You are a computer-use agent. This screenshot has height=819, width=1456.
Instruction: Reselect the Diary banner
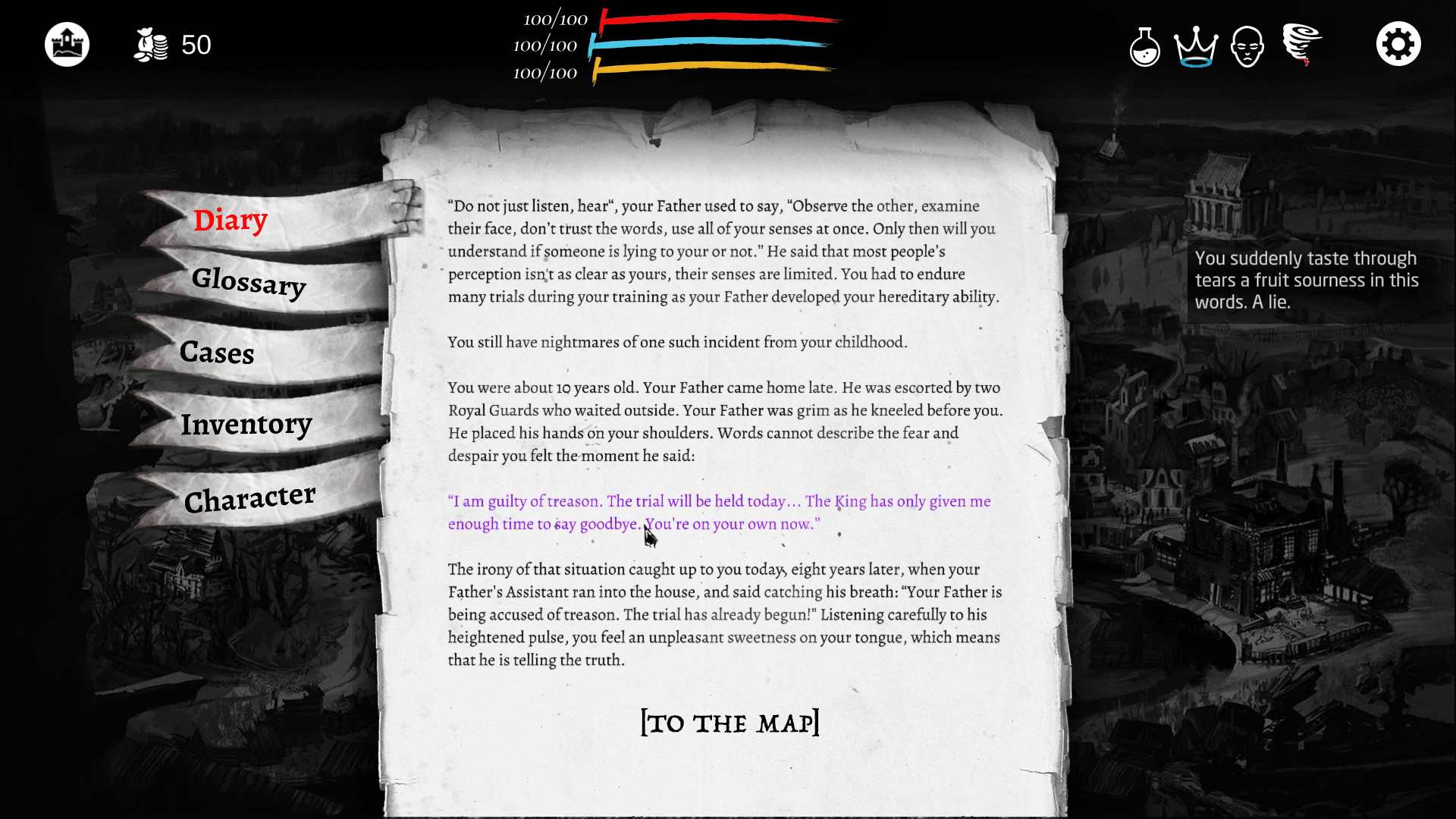pyautogui.click(x=231, y=219)
